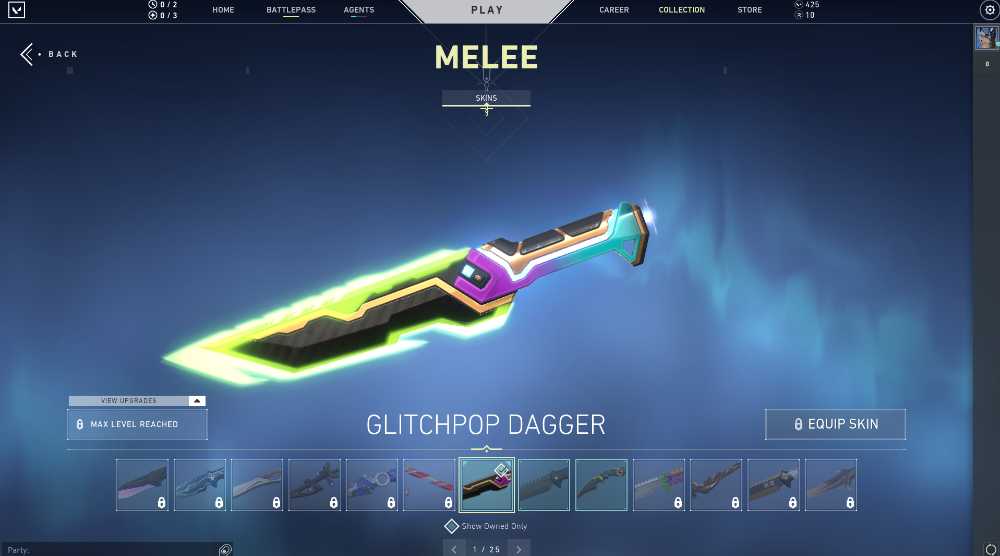Open the Career tab
The image size is (1000, 556).
tap(614, 10)
